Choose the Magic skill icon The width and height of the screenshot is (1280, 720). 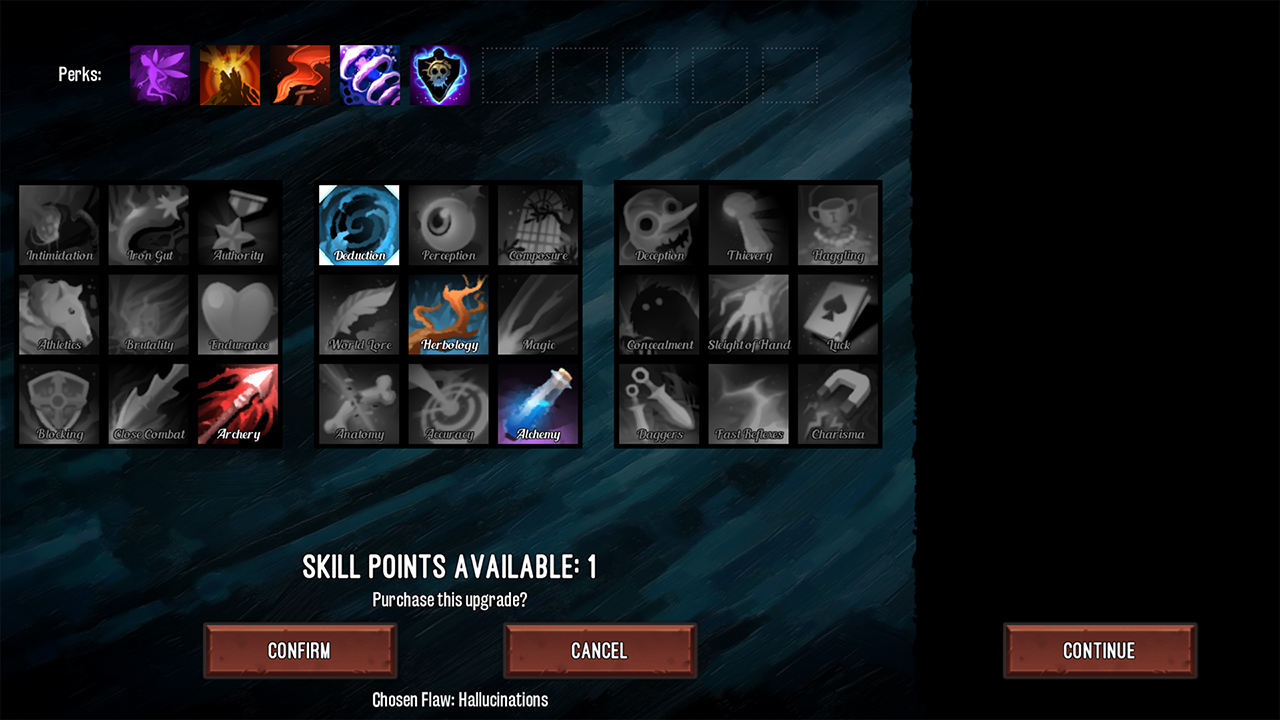[x=538, y=314]
